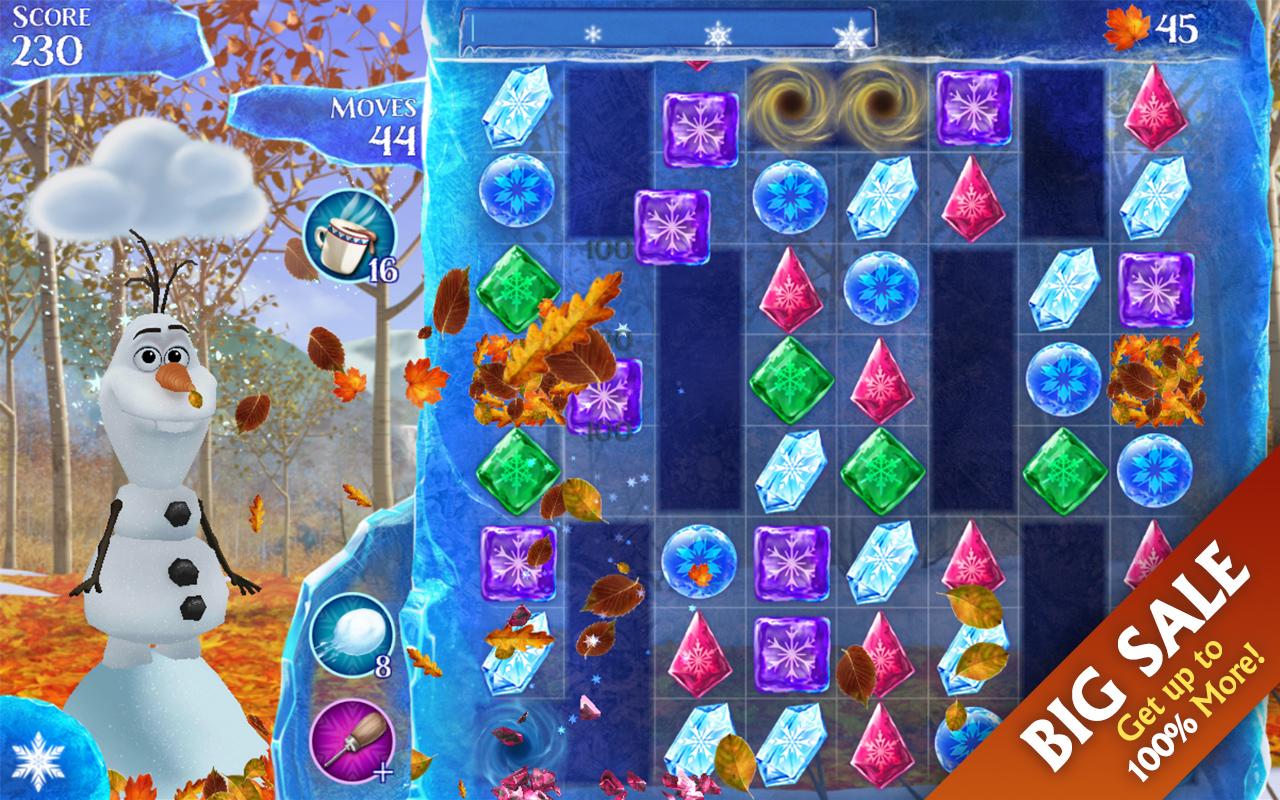This screenshot has width=1280, height=800.
Task: Activate the snowball power-up
Action: 352,635
